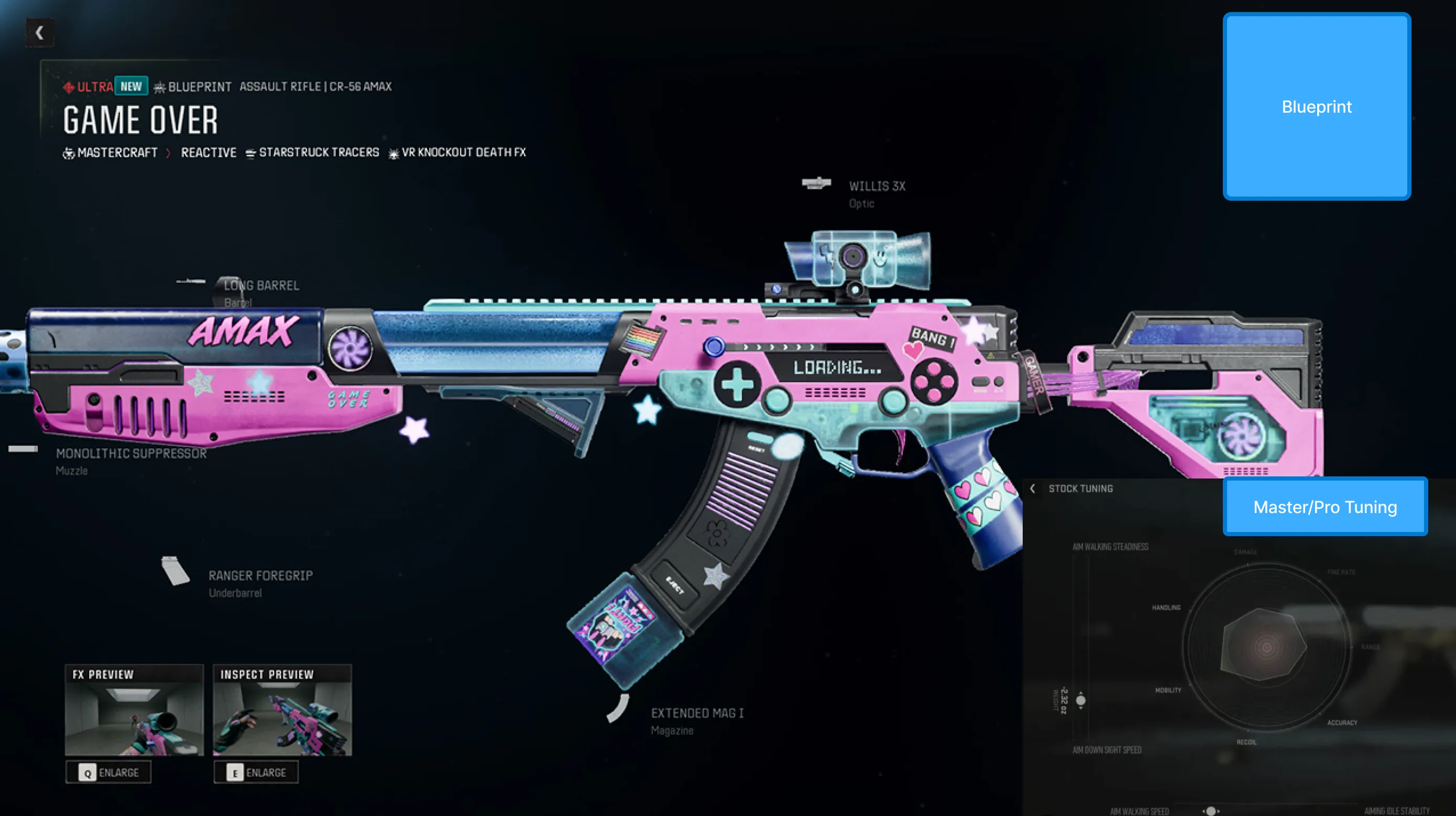Screen dimensions: 1456x816
Task: Adjust the weight slider in Stock Tuning
Action: (1081, 699)
